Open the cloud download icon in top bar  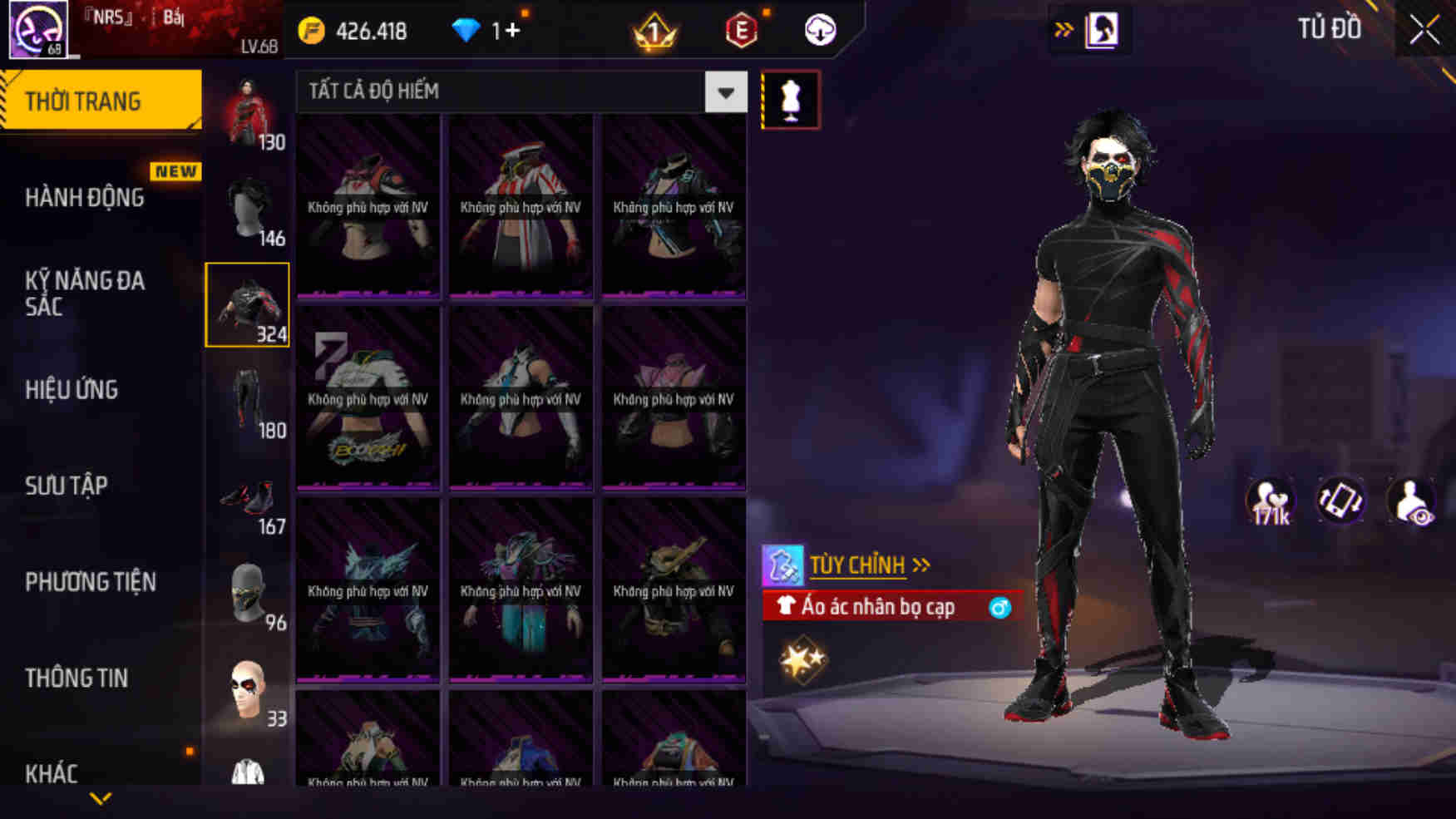pyautogui.click(x=818, y=31)
